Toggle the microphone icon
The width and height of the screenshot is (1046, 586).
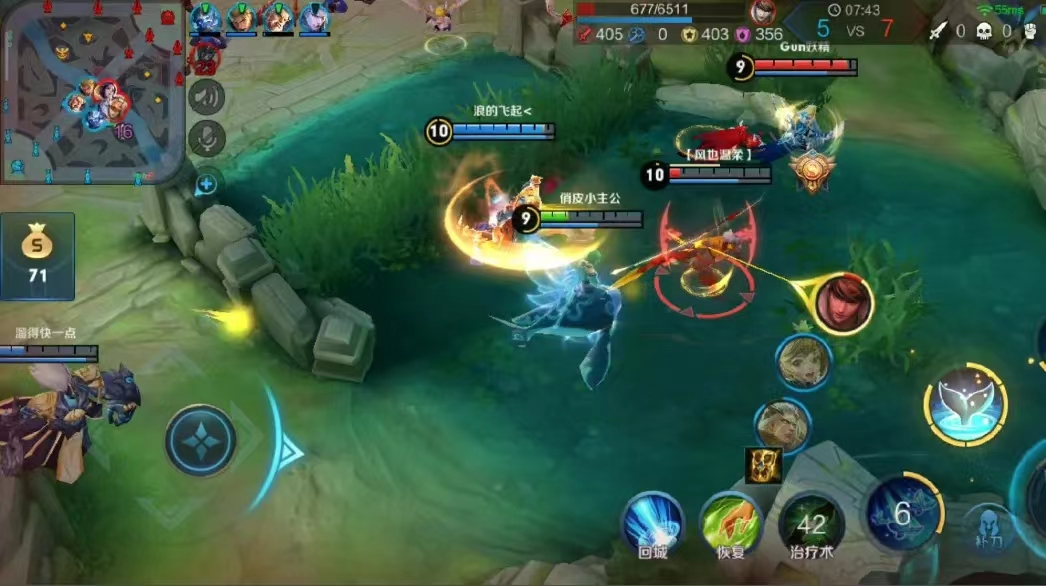click(x=207, y=139)
